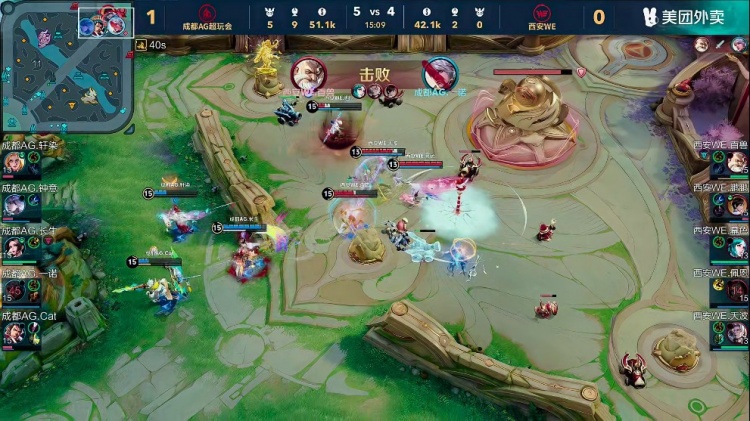Click the battlefield minimap

click(65, 67)
